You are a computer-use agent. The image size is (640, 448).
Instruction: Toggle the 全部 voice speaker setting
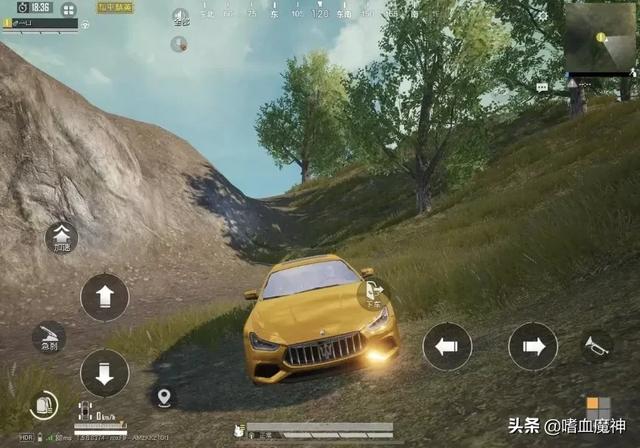tap(180, 17)
